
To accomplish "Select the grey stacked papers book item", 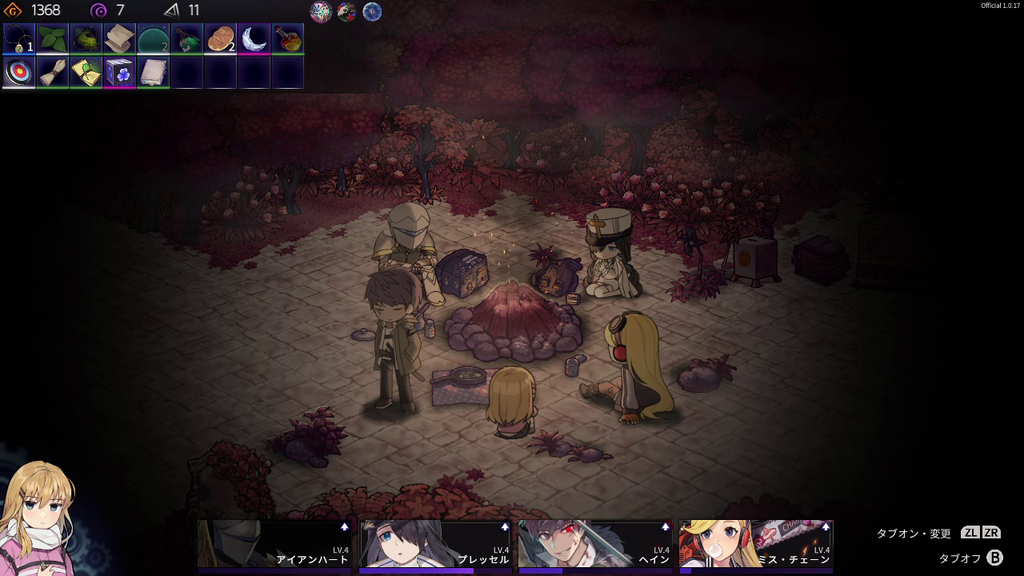I will (153, 72).
